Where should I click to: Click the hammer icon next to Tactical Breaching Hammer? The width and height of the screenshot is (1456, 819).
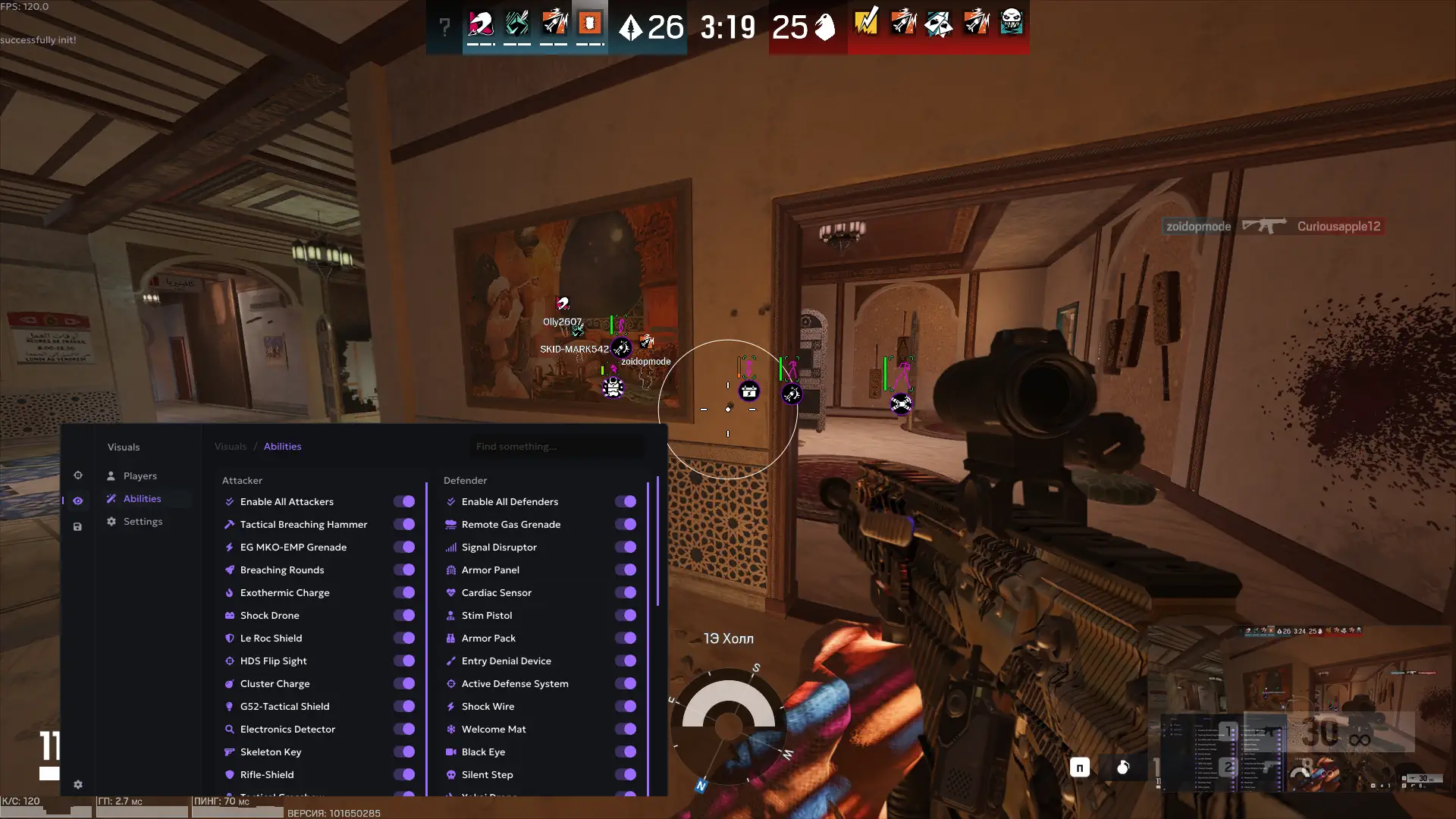click(x=229, y=524)
